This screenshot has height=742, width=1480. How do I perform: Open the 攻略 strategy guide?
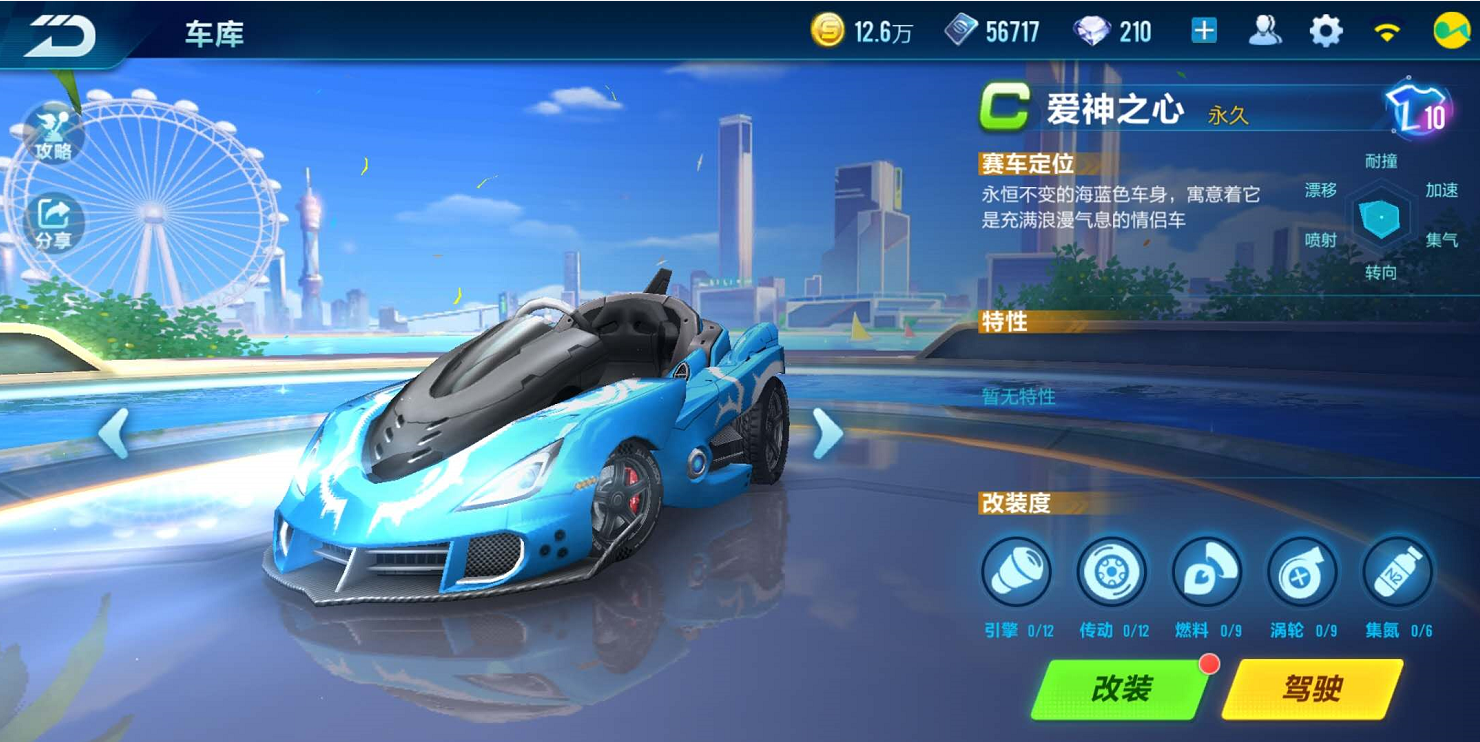point(52,133)
